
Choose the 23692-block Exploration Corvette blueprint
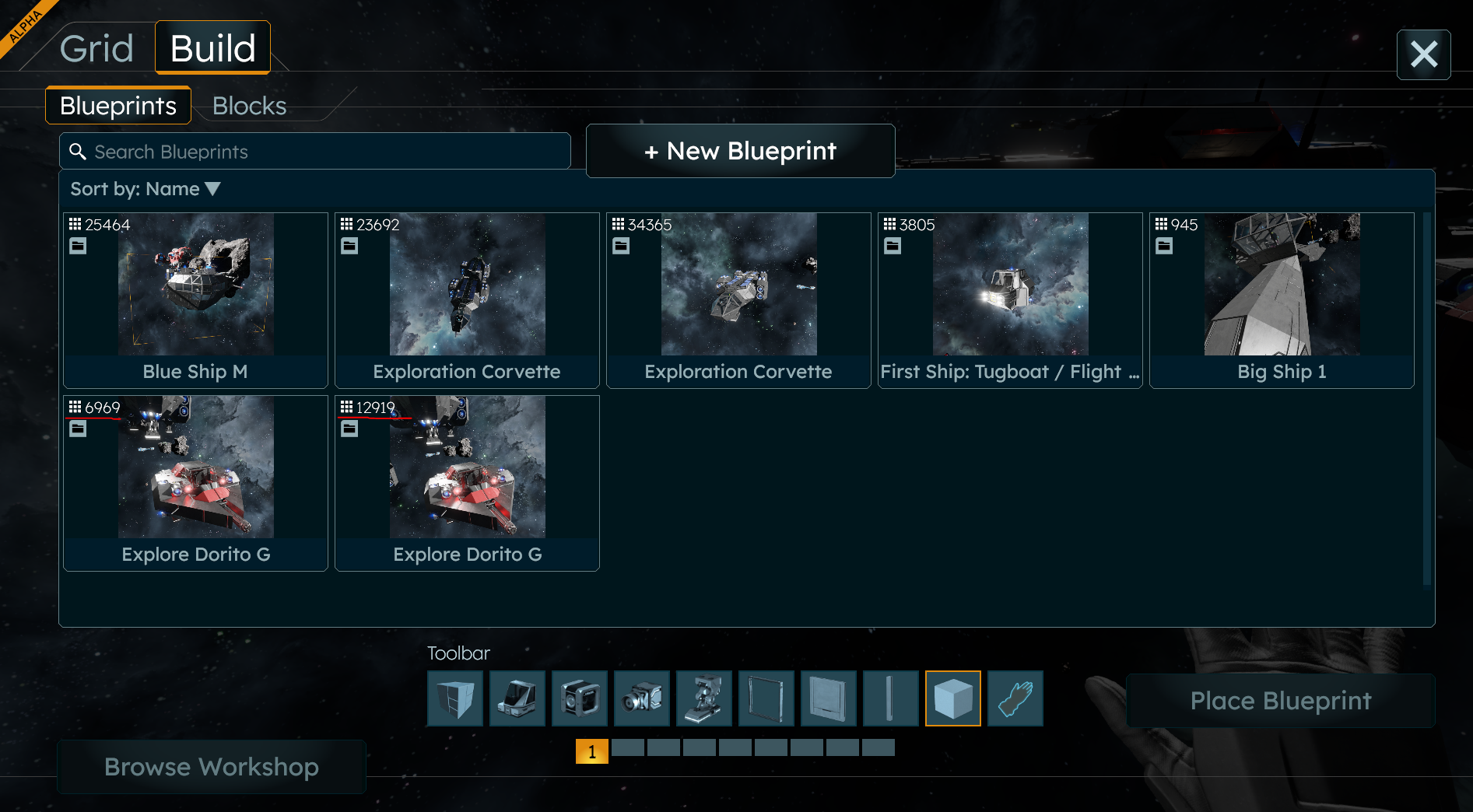tap(467, 300)
